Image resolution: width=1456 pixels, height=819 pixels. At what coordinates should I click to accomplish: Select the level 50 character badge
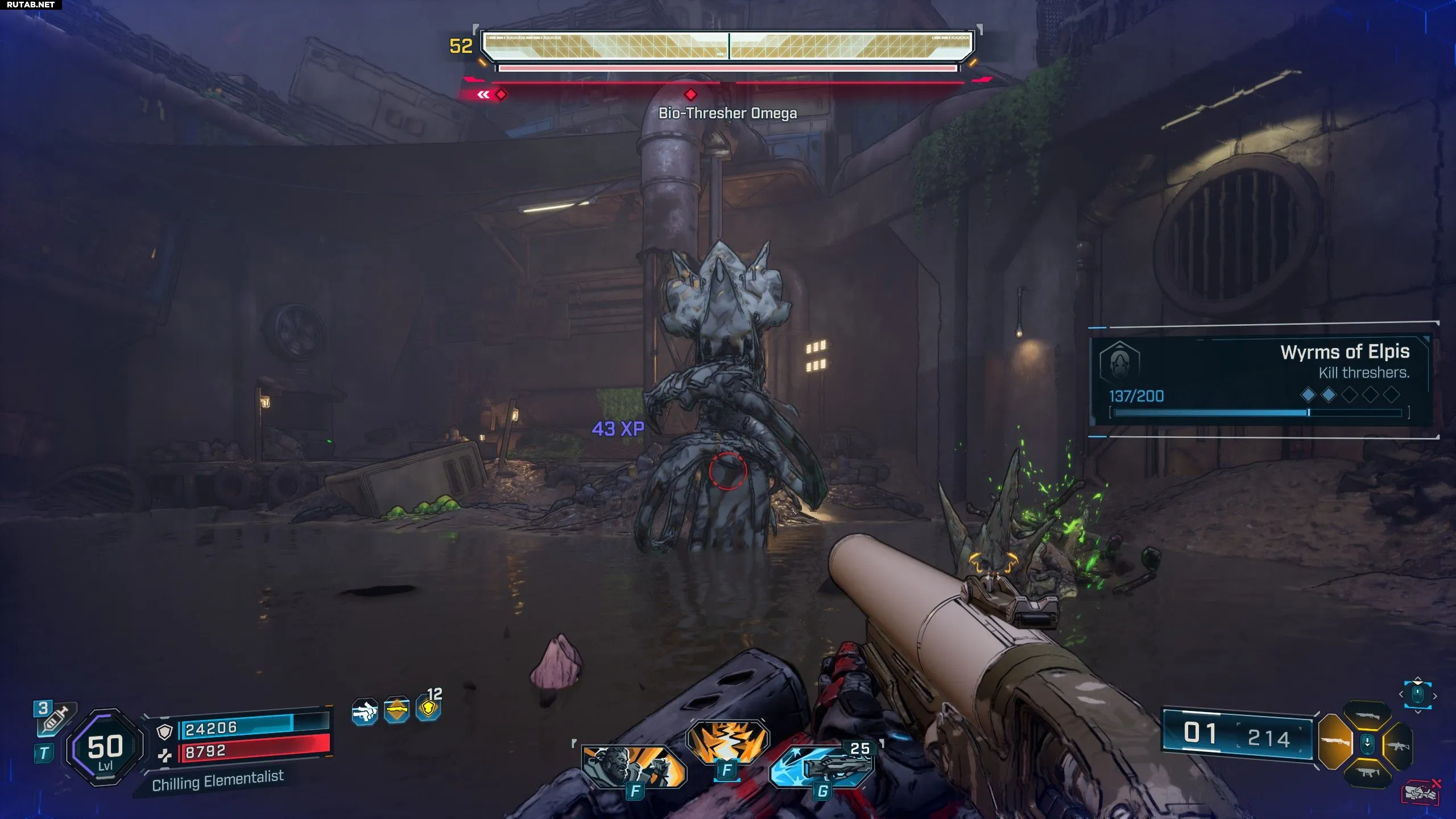pos(105,747)
